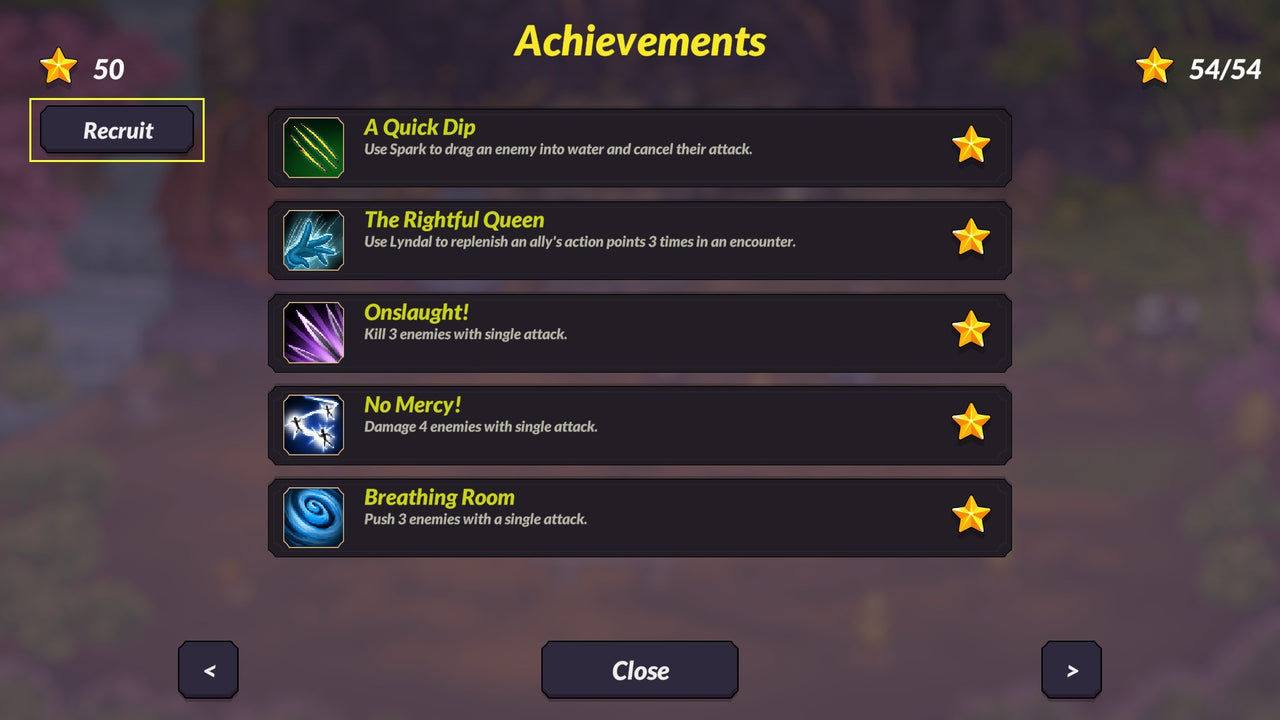Viewport: 1280px width, 720px height.
Task: Click the ice crystal icon beside The Rightful Queen
Action: pos(313,239)
